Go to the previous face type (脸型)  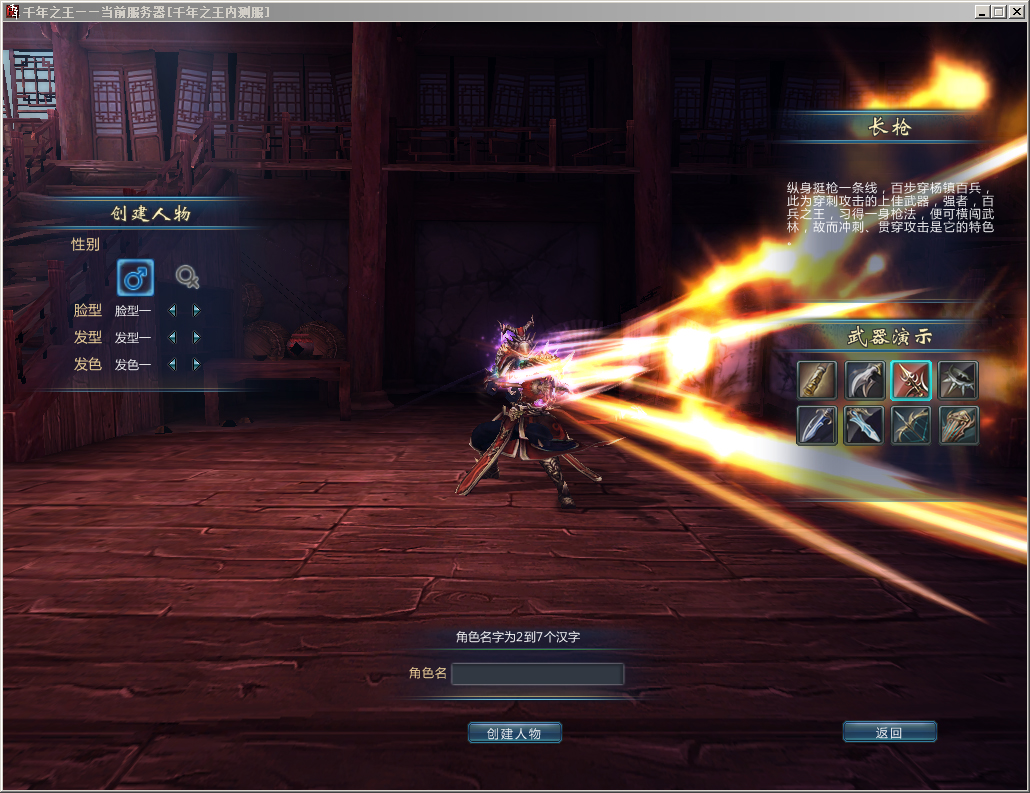(x=171, y=311)
